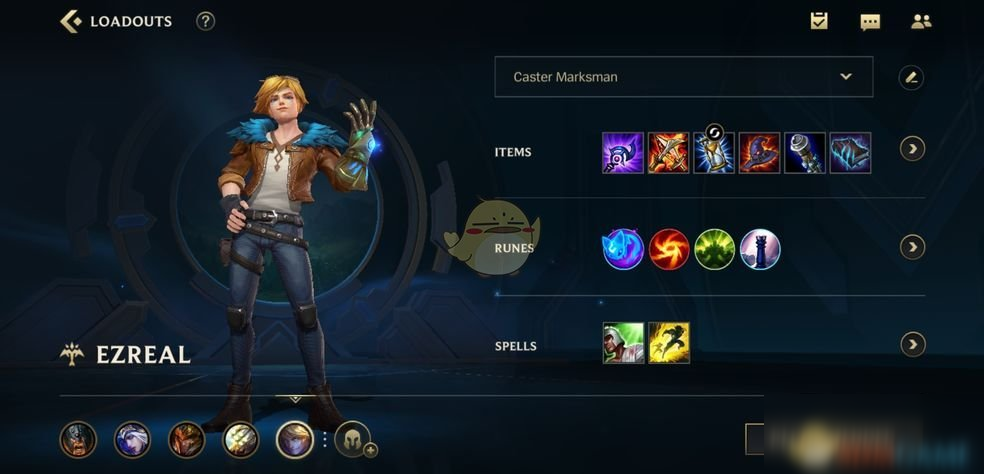Viewport: 984px width, 474px height.
Task: Select the blue cat-like keystone rune
Action: [x=623, y=249]
